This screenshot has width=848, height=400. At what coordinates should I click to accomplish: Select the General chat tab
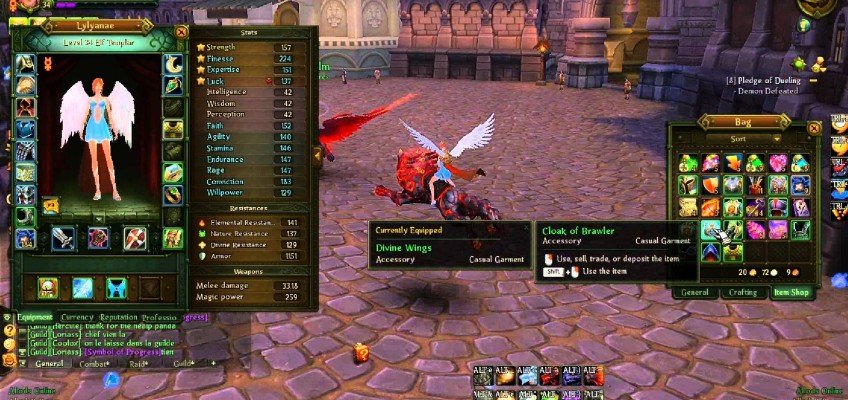click(x=48, y=364)
